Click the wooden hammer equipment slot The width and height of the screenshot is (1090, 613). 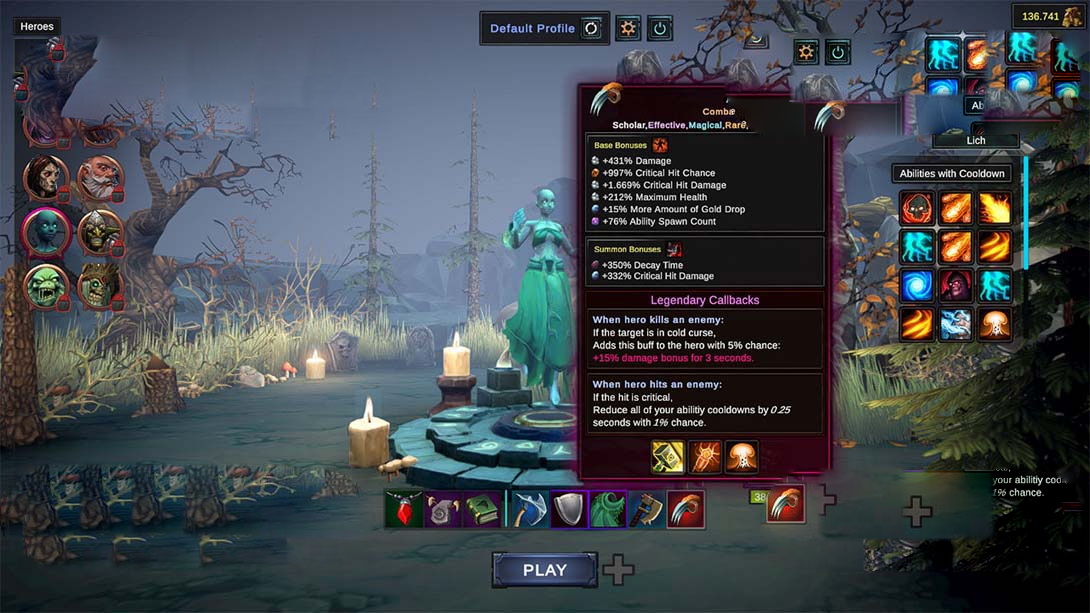(x=646, y=509)
